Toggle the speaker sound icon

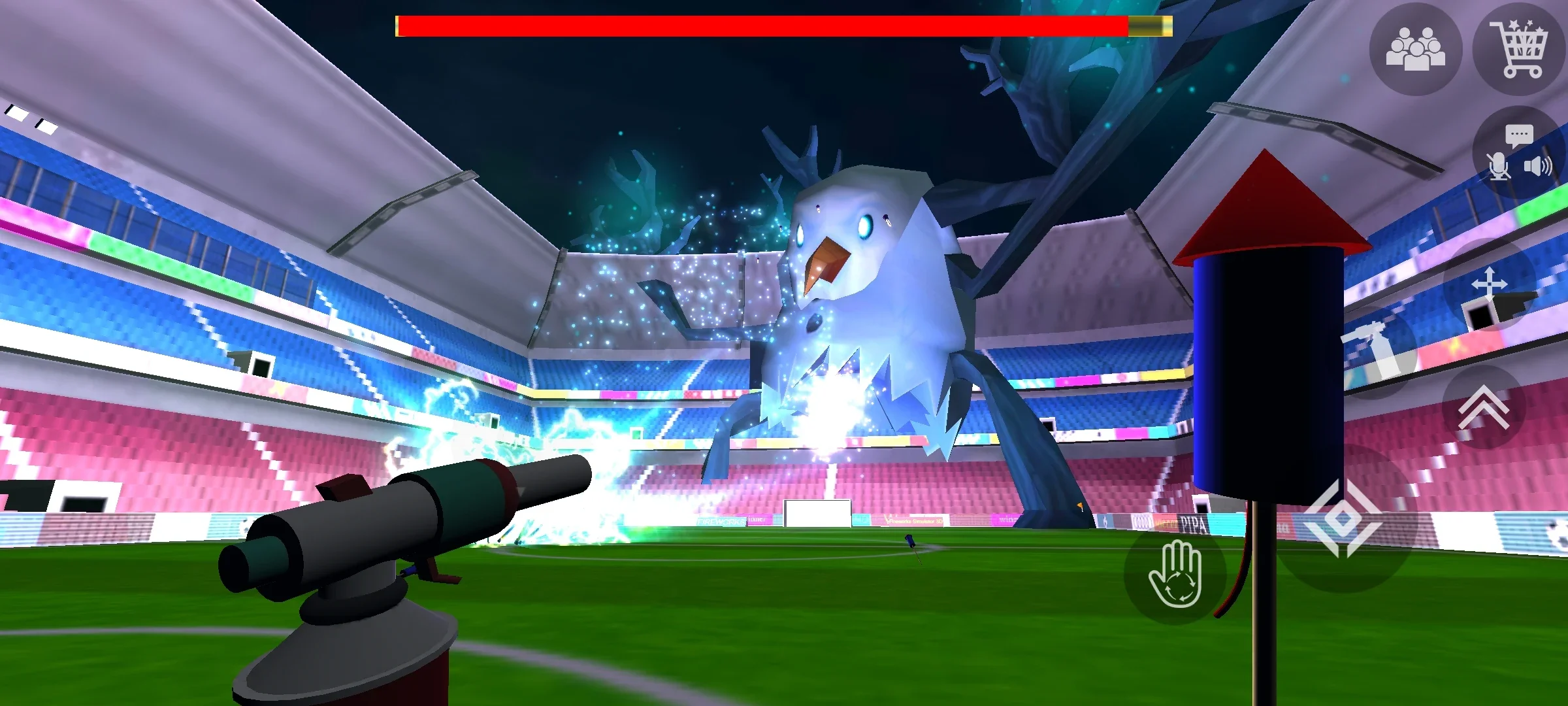click(1538, 167)
